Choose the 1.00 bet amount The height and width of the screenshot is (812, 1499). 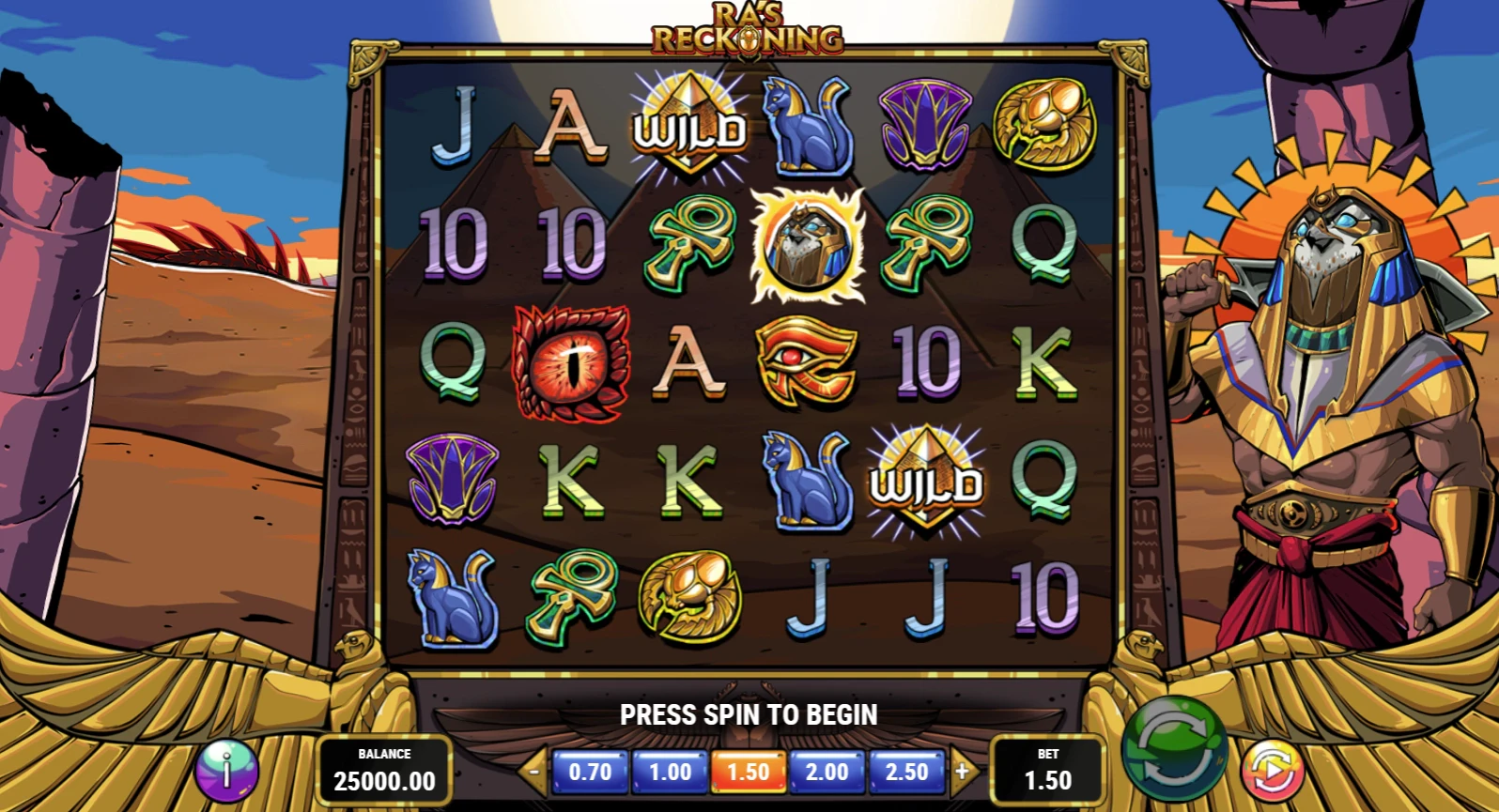tap(670, 772)
